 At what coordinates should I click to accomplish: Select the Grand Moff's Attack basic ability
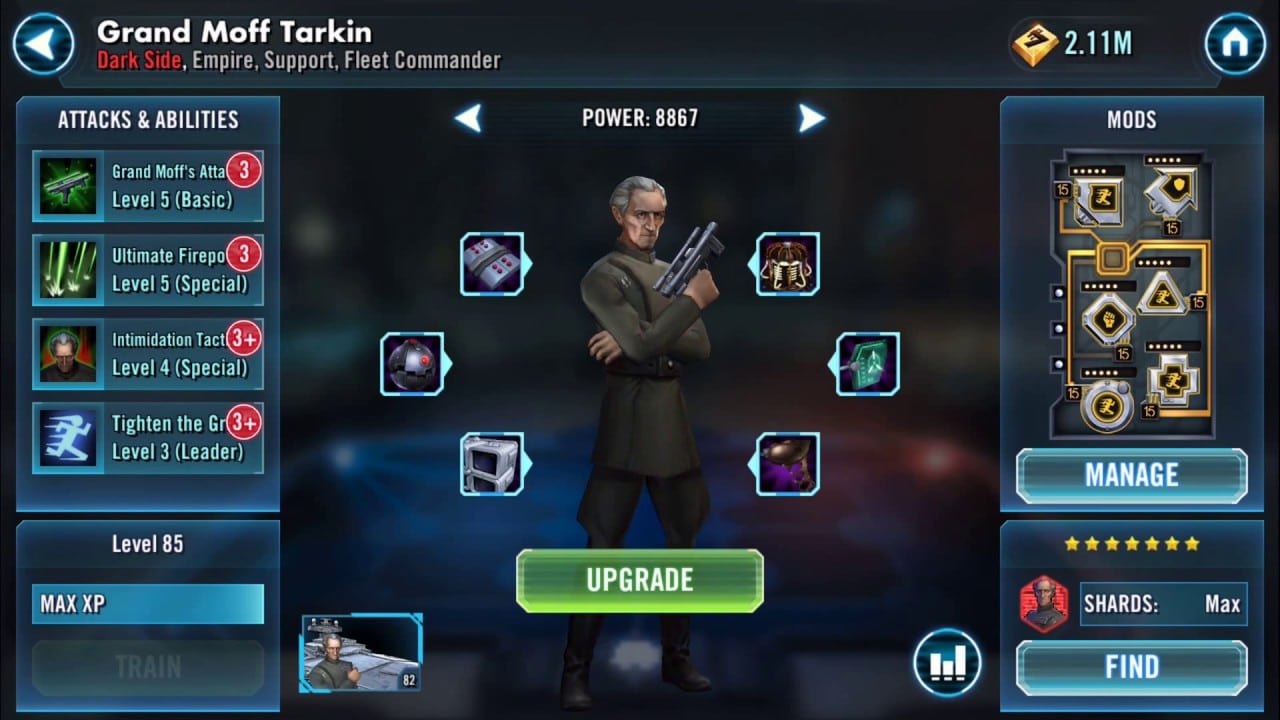148,186
